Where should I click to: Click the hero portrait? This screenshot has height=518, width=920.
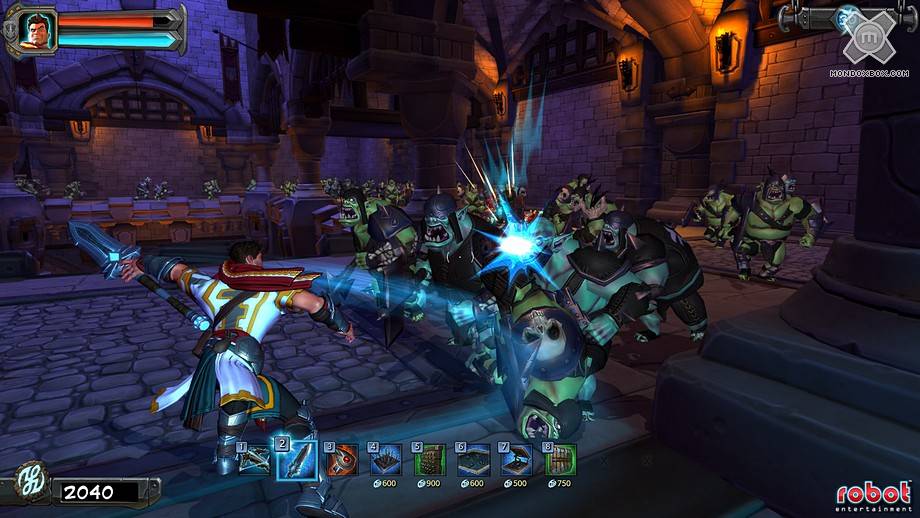(x=37, y=29)
